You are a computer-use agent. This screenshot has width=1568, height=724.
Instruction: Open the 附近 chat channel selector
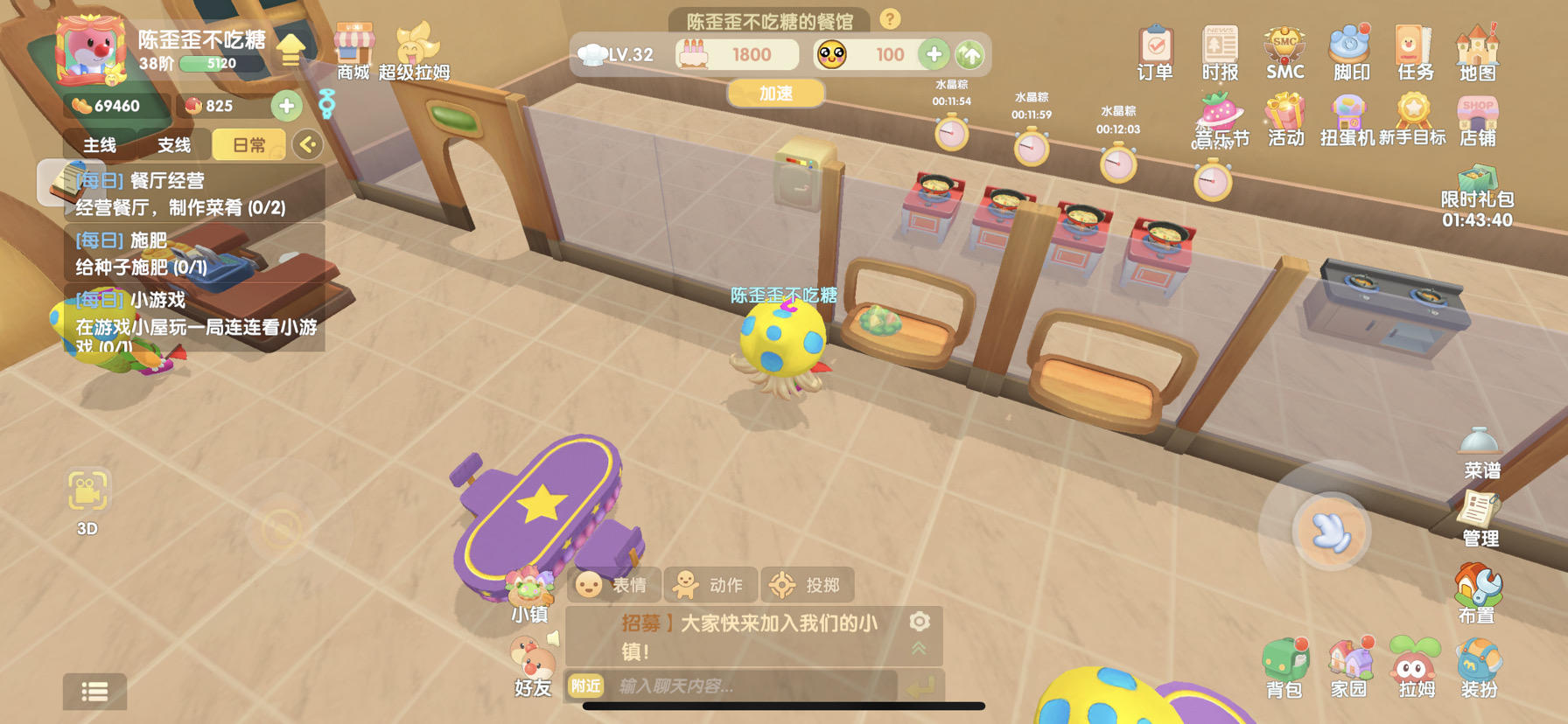pyautogui.click(x=584, y=687)
